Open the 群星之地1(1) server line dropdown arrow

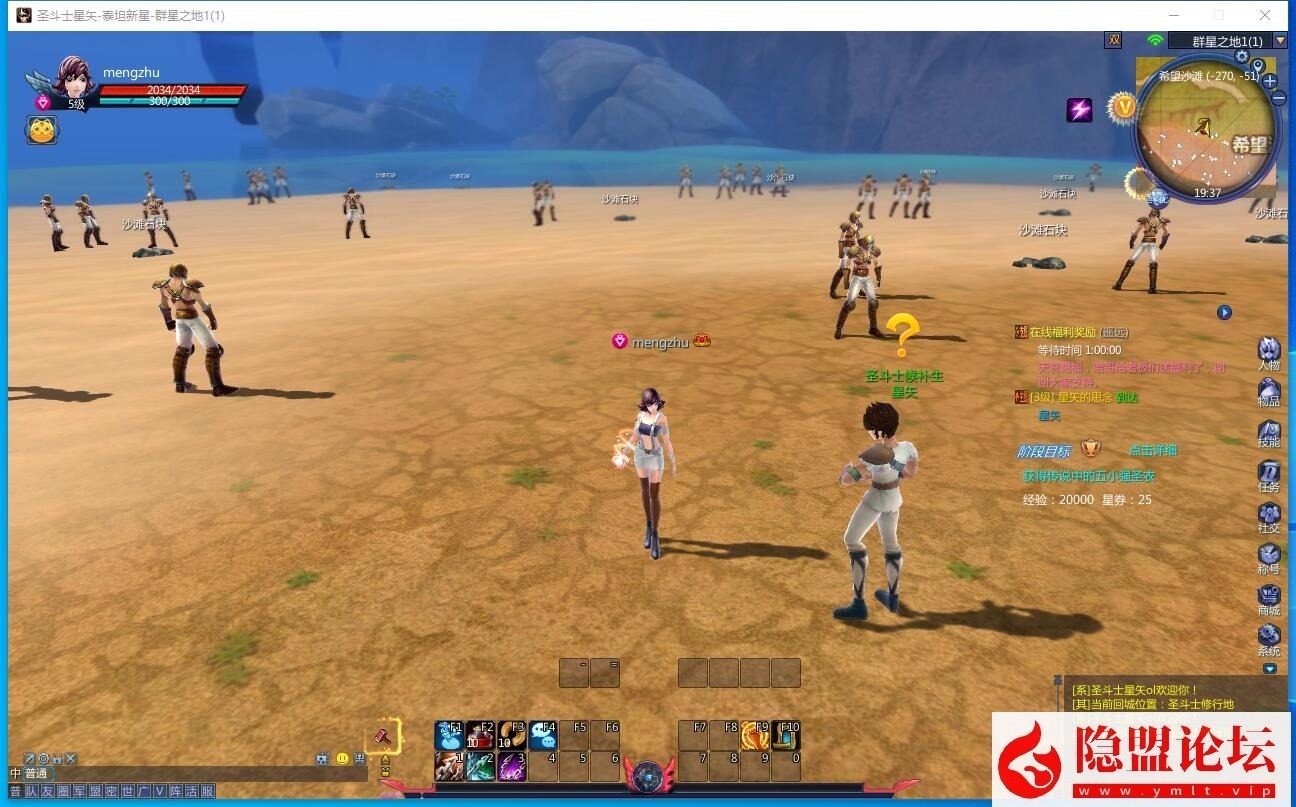pyautogui.click(x=1282, y=41)
